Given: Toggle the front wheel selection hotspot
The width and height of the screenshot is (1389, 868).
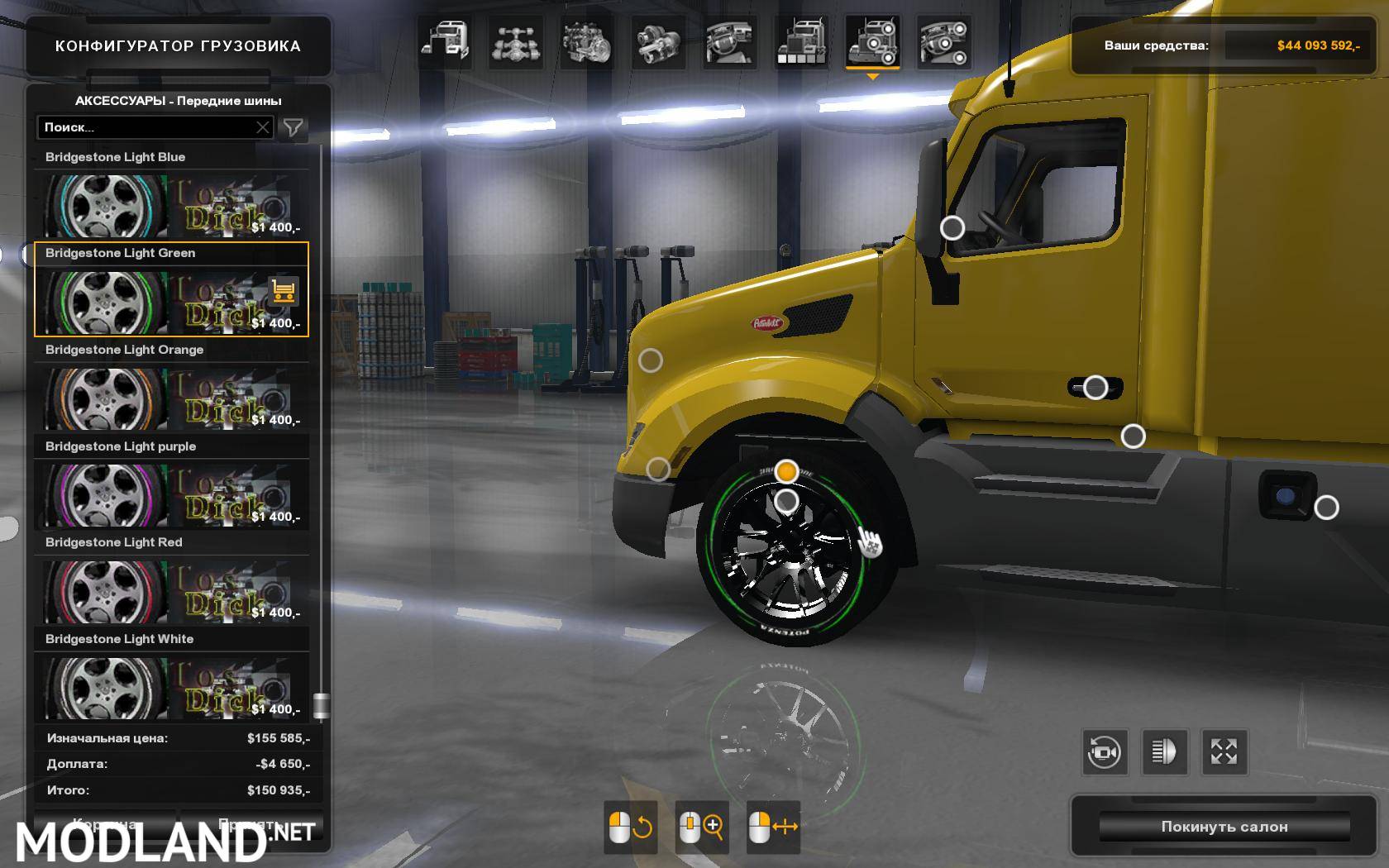Looking at the screenshot, I should pos(785,471).
